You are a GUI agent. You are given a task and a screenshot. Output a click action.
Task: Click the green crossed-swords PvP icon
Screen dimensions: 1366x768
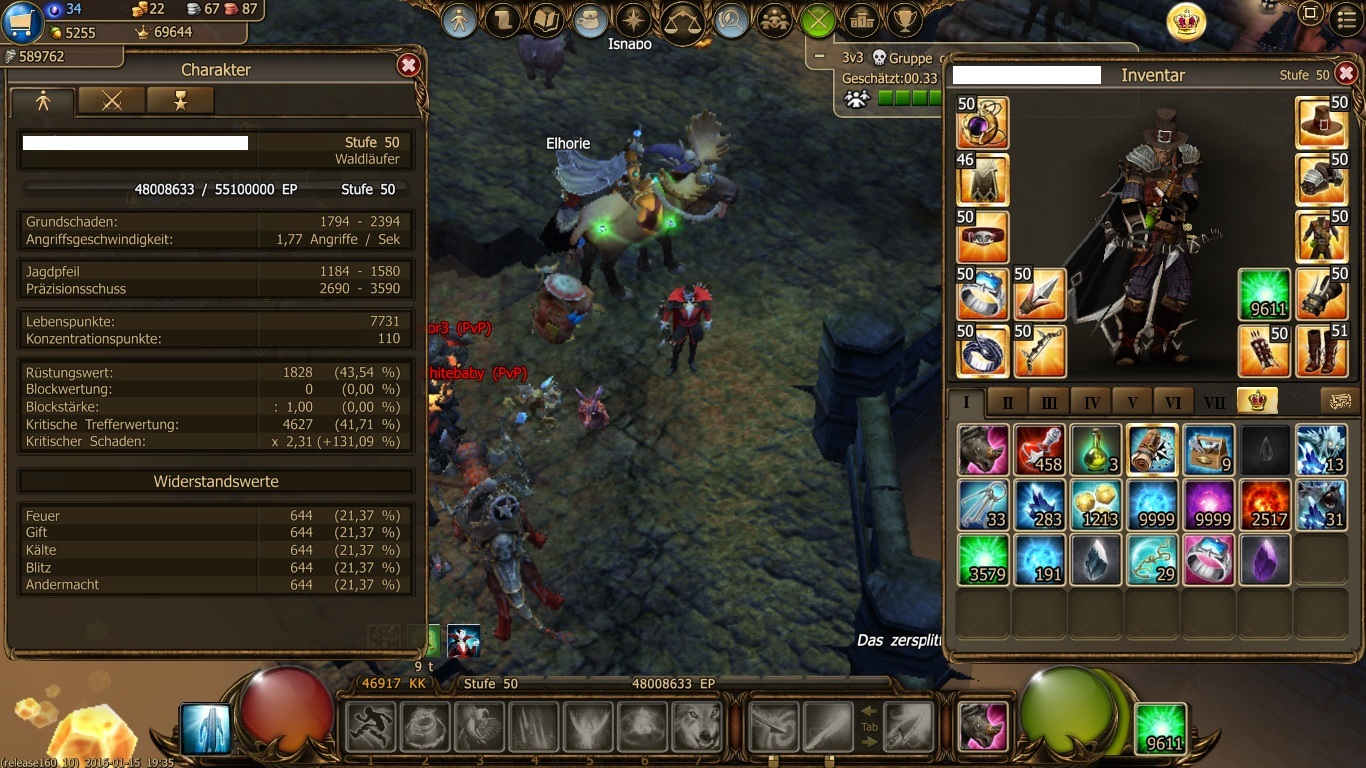pos(817,20)
